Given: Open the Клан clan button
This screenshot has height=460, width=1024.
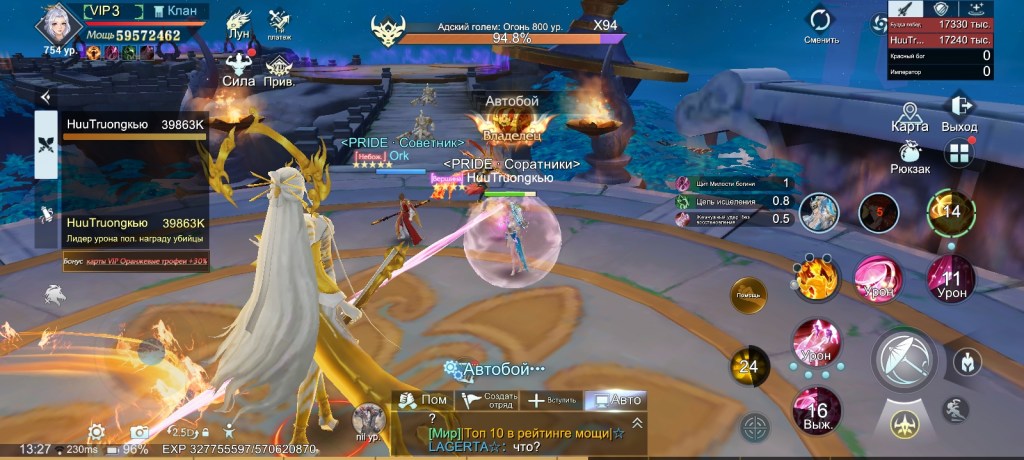Looking at the screenshot, I should (x=175, y=11).
